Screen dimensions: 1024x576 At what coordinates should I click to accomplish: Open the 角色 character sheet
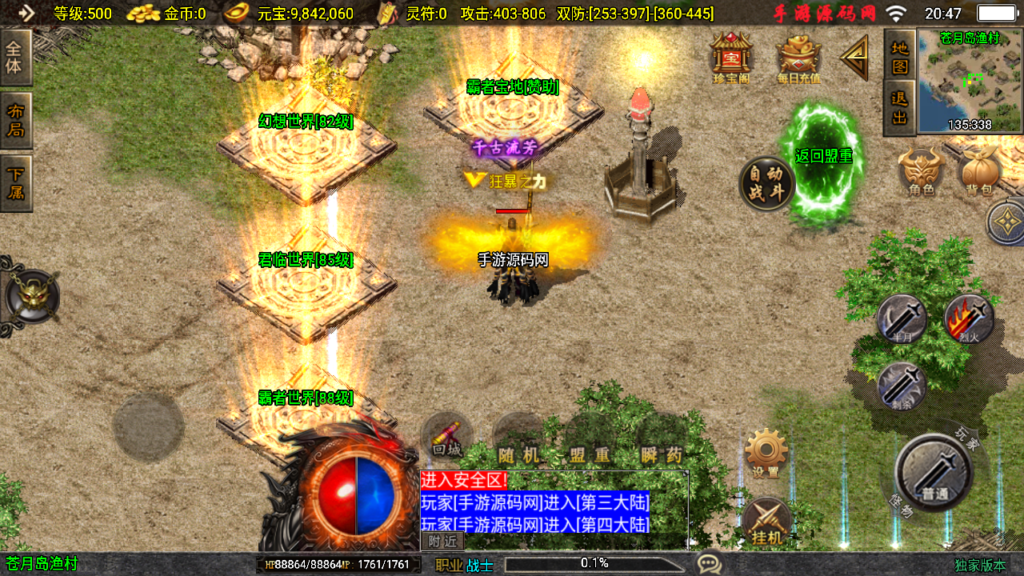pyautogui.click(x=921, y=171)
